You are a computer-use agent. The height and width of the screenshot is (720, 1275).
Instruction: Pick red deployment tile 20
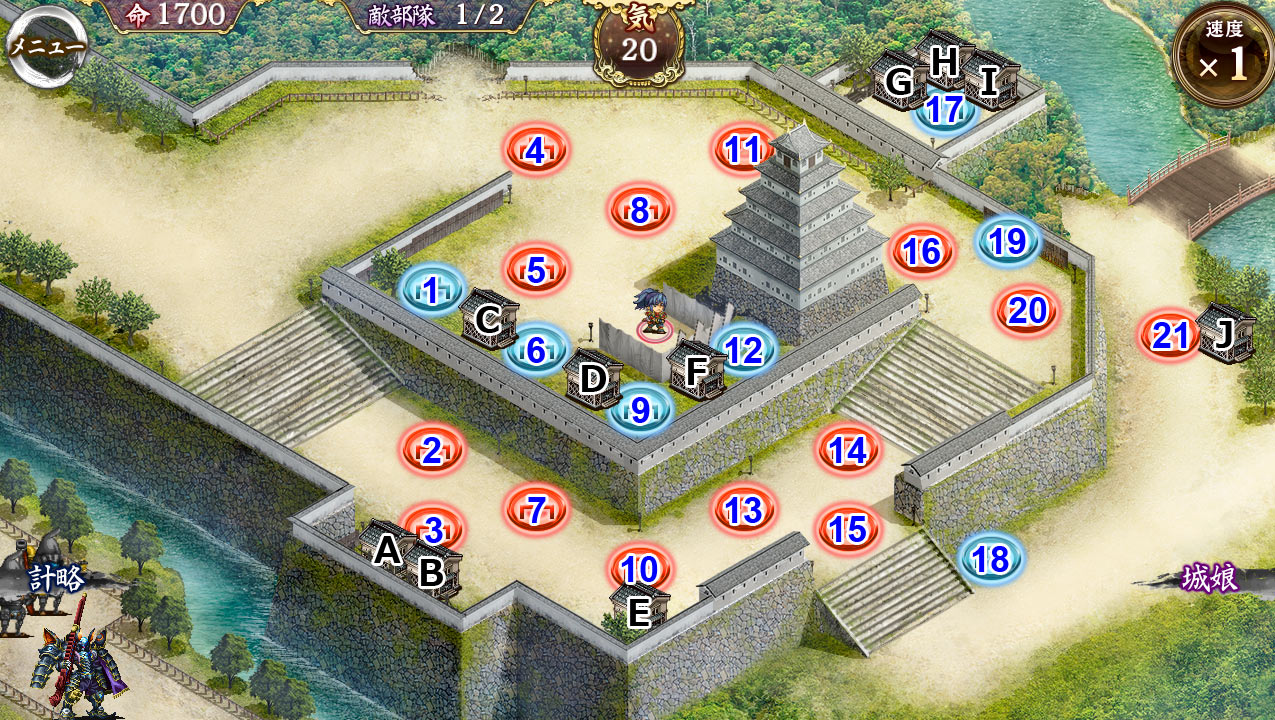point(1027,312)
